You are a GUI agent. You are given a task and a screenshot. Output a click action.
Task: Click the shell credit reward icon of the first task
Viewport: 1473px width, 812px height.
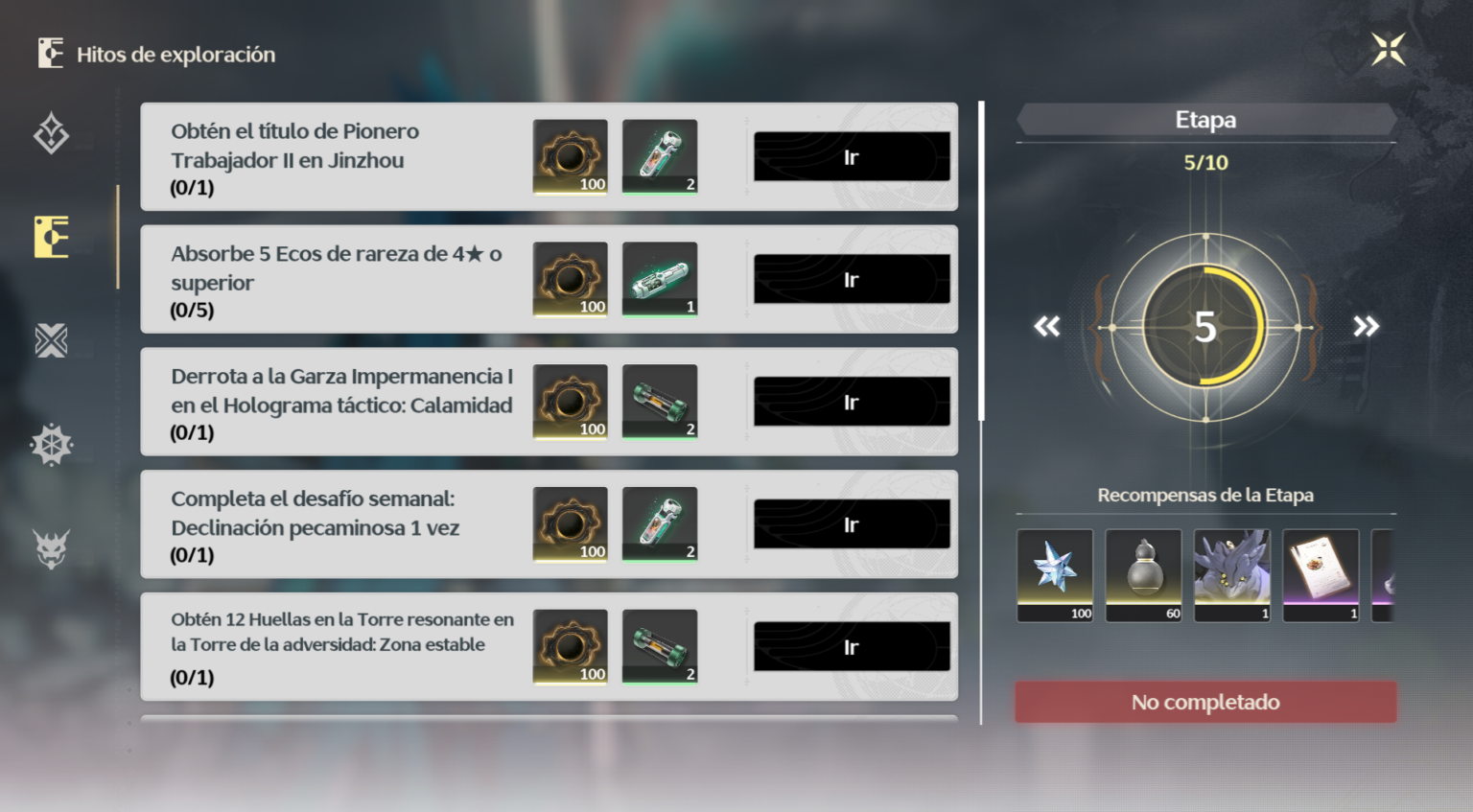(571, 156)
